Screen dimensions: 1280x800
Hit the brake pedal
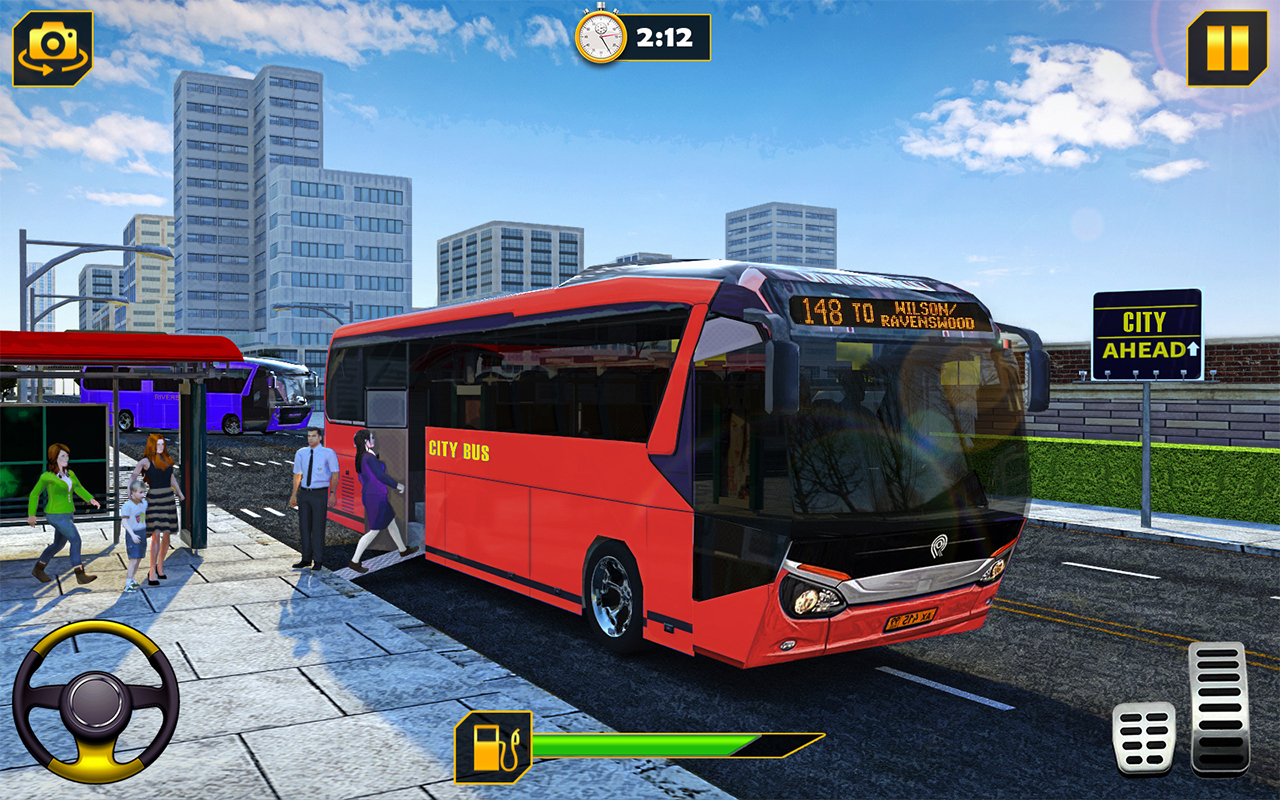1144,737
